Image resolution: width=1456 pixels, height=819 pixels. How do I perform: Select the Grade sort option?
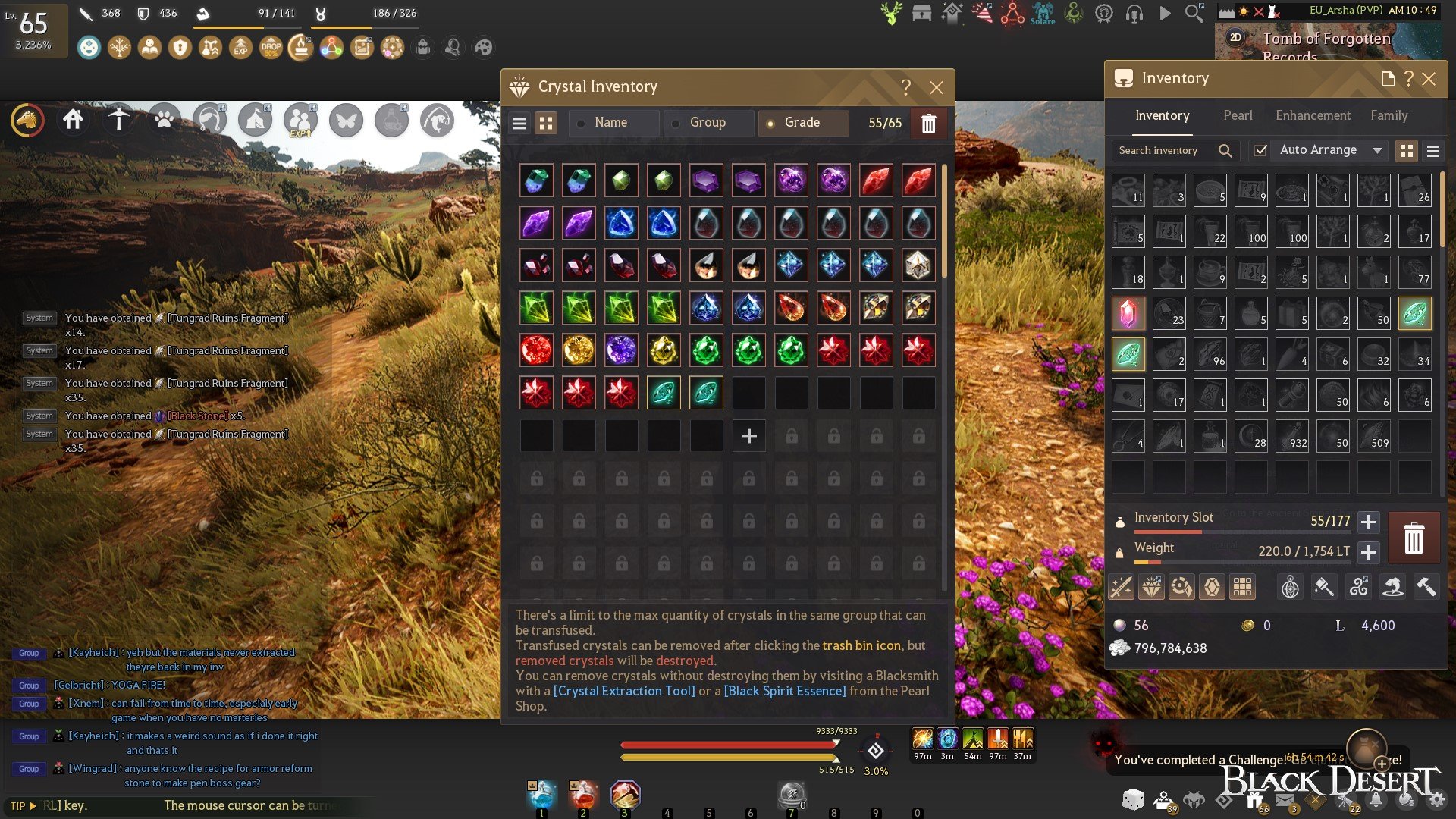[x=802, y=123]
